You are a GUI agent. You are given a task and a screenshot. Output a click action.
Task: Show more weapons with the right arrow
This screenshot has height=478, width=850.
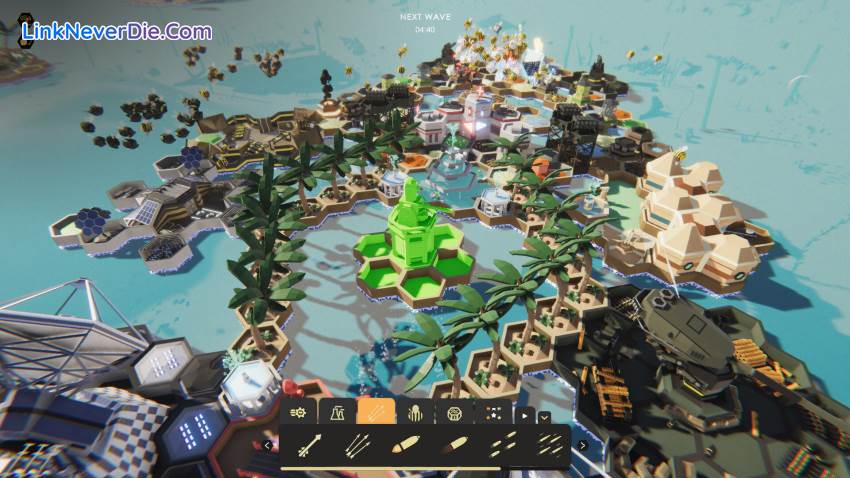583,445
